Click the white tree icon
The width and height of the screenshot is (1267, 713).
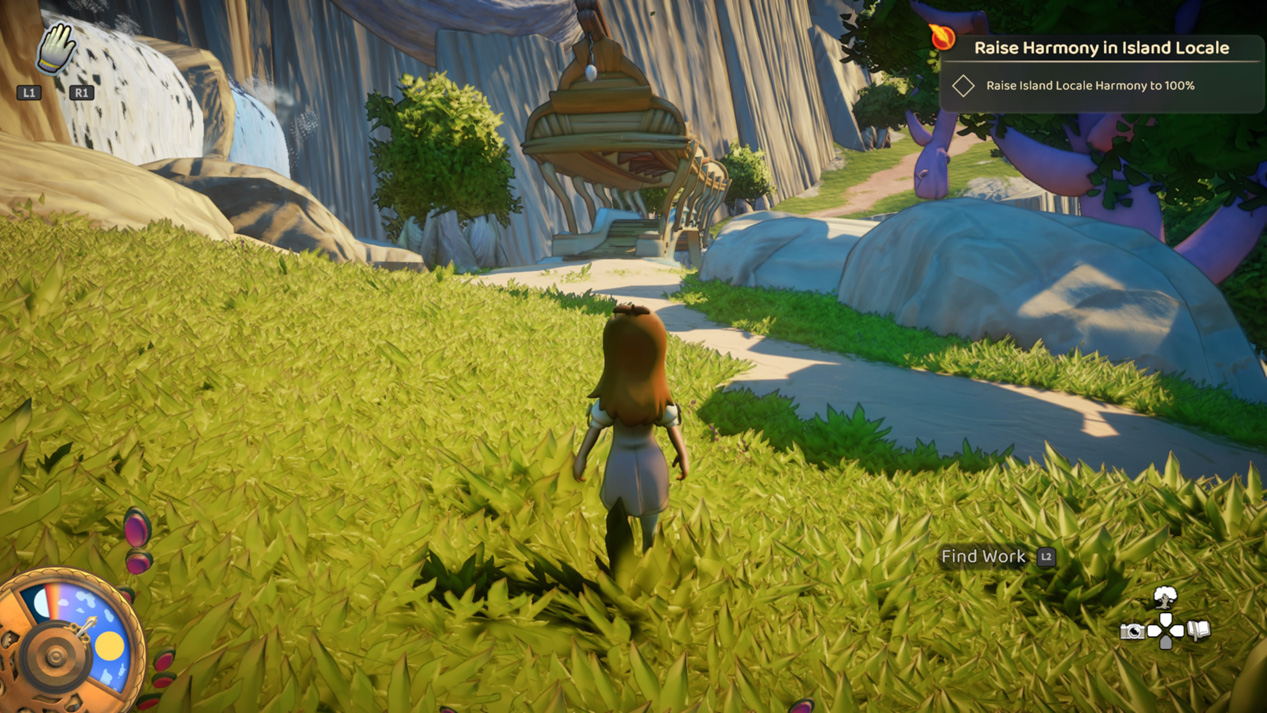(x=1165, y=599)
